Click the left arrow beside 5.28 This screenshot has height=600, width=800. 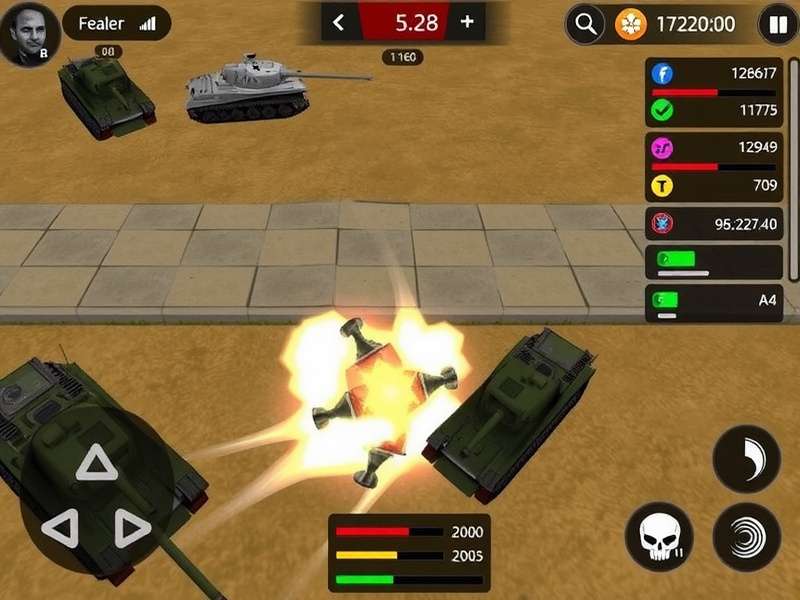(339, 23)
